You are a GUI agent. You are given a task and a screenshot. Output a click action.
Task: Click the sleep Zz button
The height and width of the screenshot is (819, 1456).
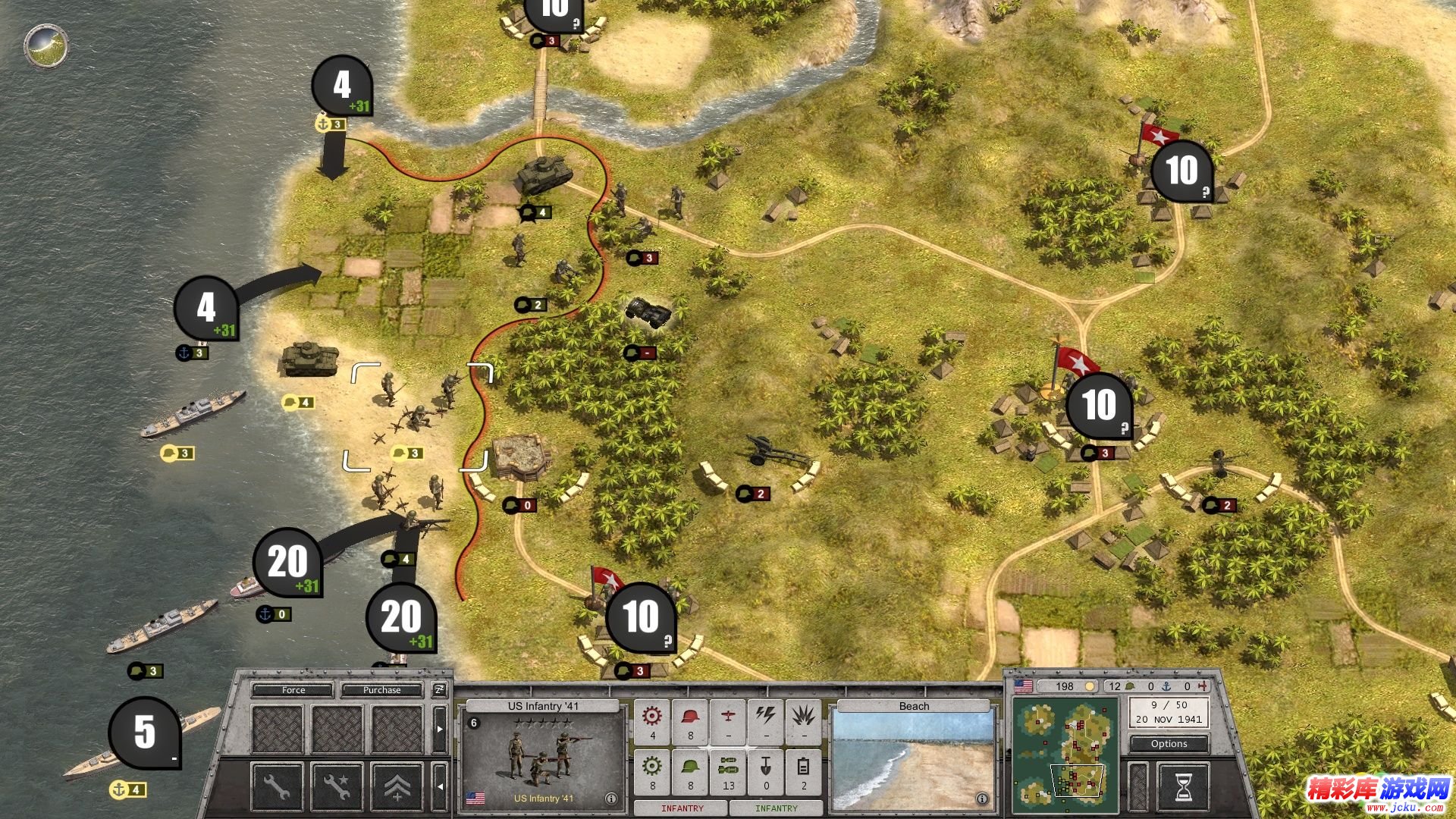tap(440, 690)
